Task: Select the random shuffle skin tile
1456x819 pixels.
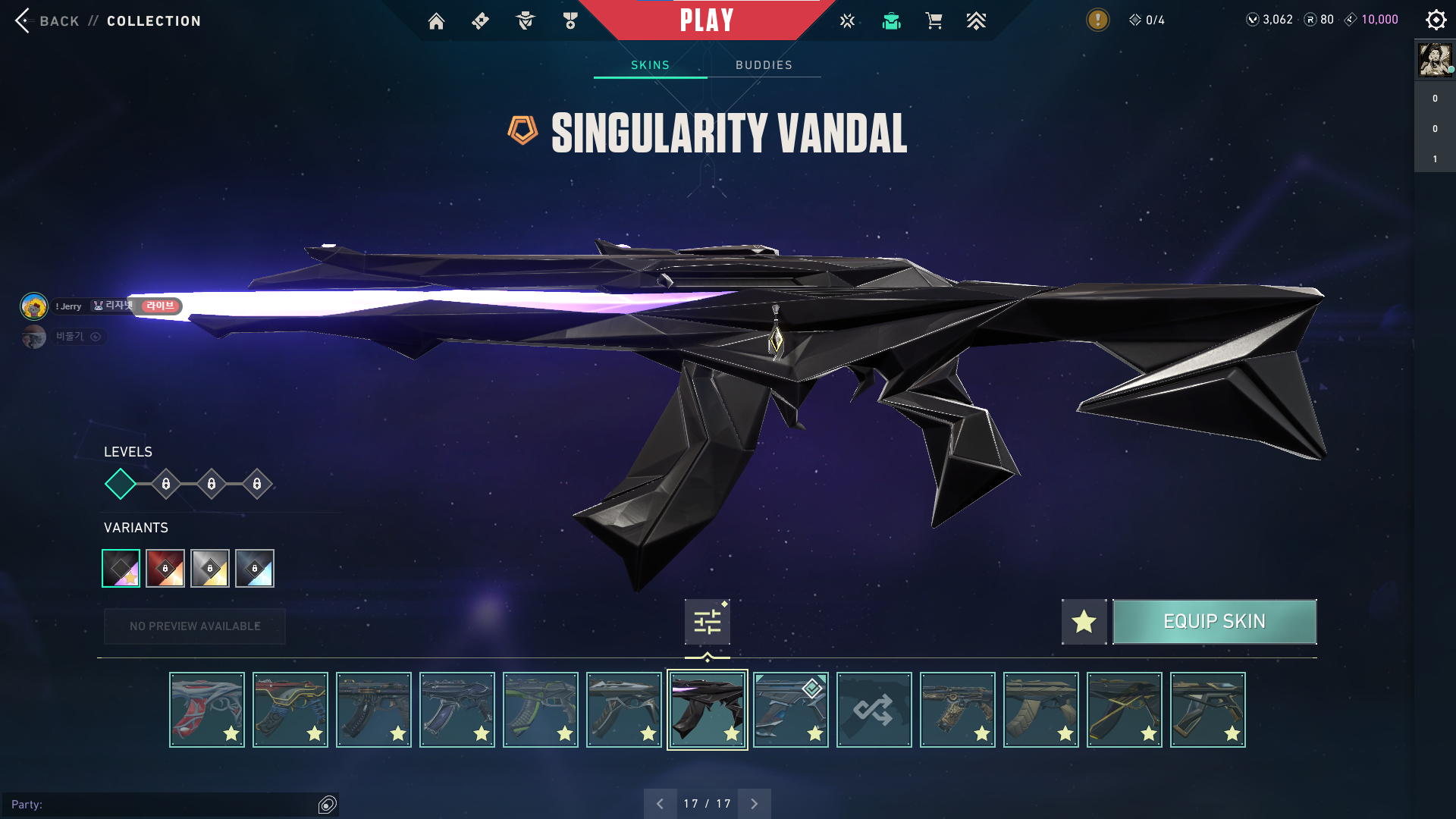Action: click(x=874, y=710)
